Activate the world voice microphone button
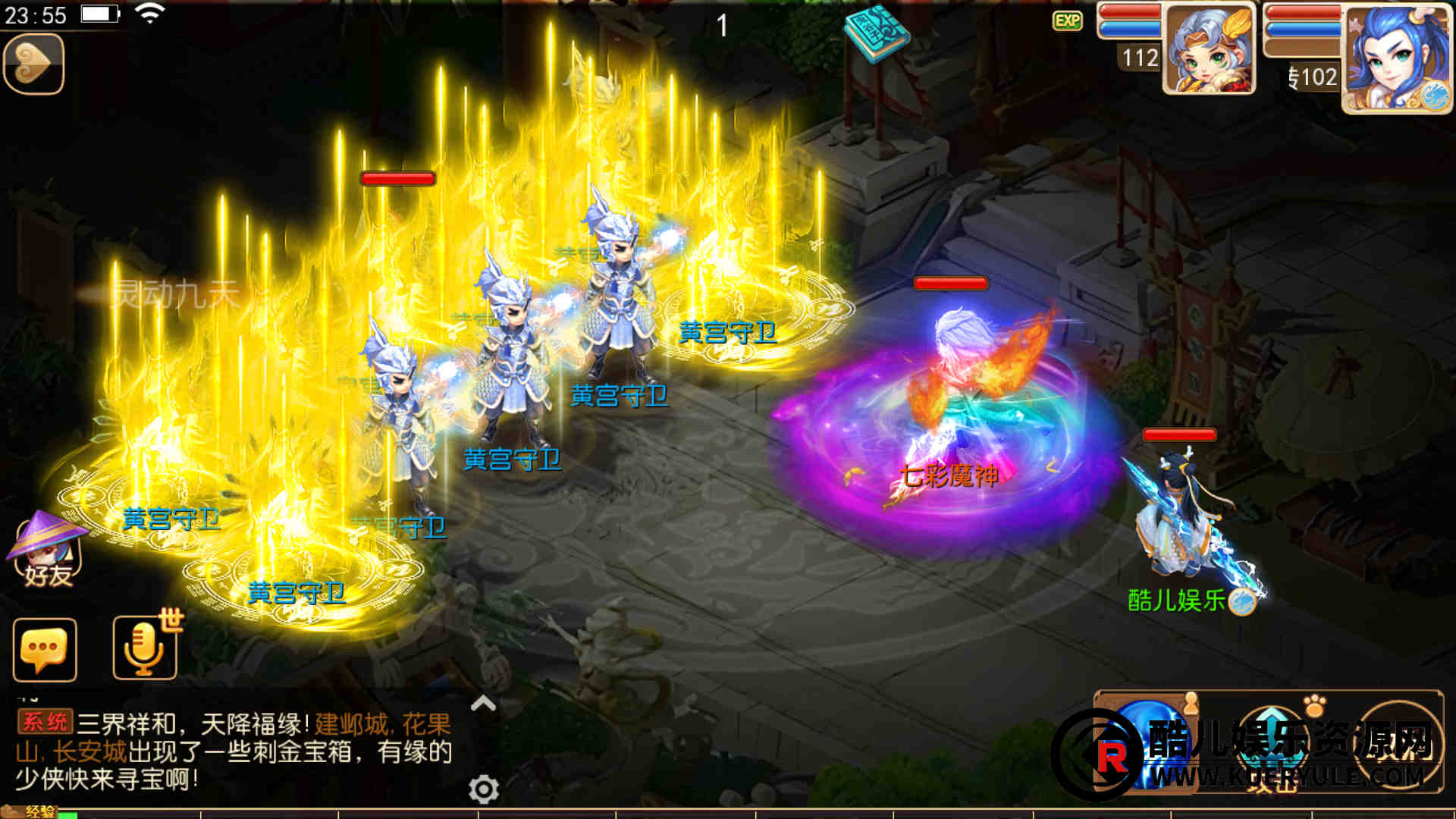Viewport: 1456px width, 819px height. coord(145,648)
